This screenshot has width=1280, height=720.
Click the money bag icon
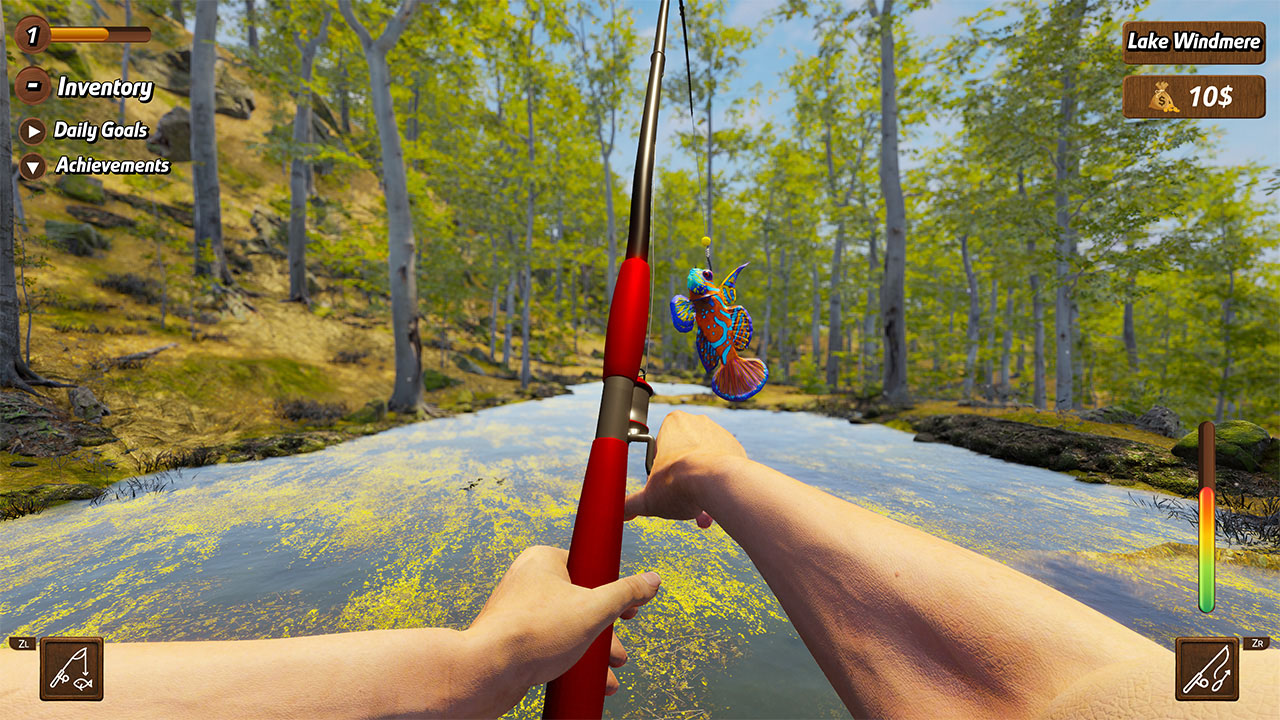(x=1161, y=97)
